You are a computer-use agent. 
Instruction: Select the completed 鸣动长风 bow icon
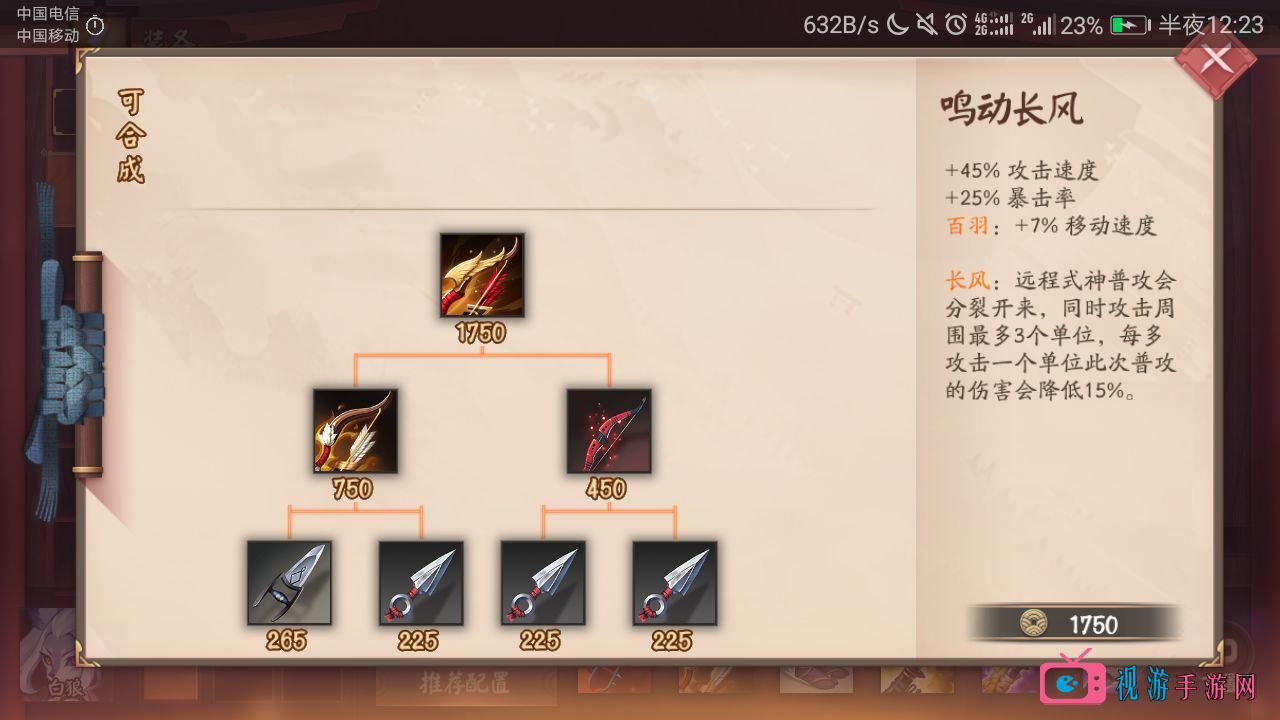482,276
